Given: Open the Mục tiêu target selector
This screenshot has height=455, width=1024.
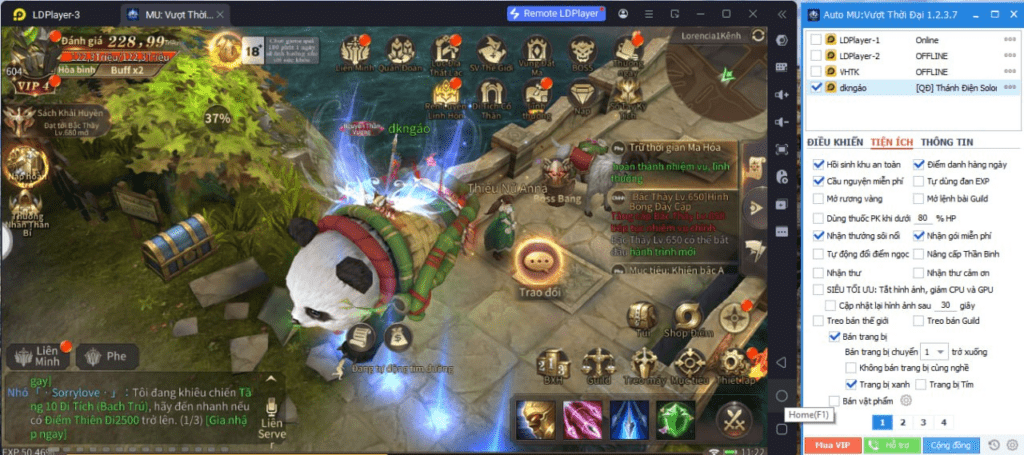Looking at the screenshot, I should tap(688, 364).
